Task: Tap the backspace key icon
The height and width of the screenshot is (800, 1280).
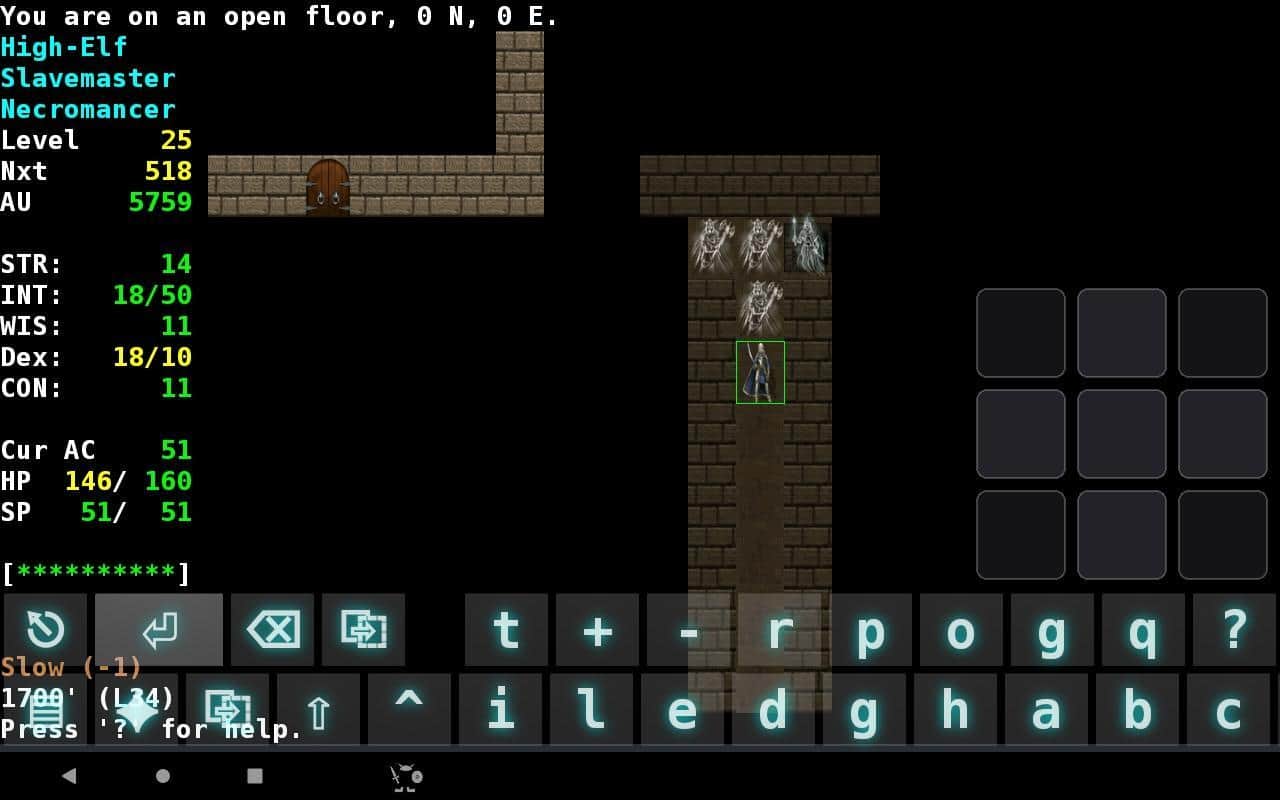Action: point(272,630)
